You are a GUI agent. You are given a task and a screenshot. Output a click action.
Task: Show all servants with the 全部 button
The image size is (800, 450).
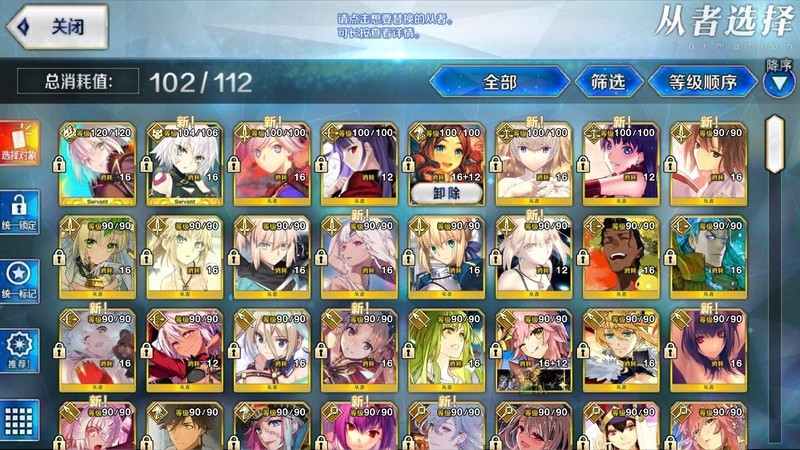click(499, 82)
